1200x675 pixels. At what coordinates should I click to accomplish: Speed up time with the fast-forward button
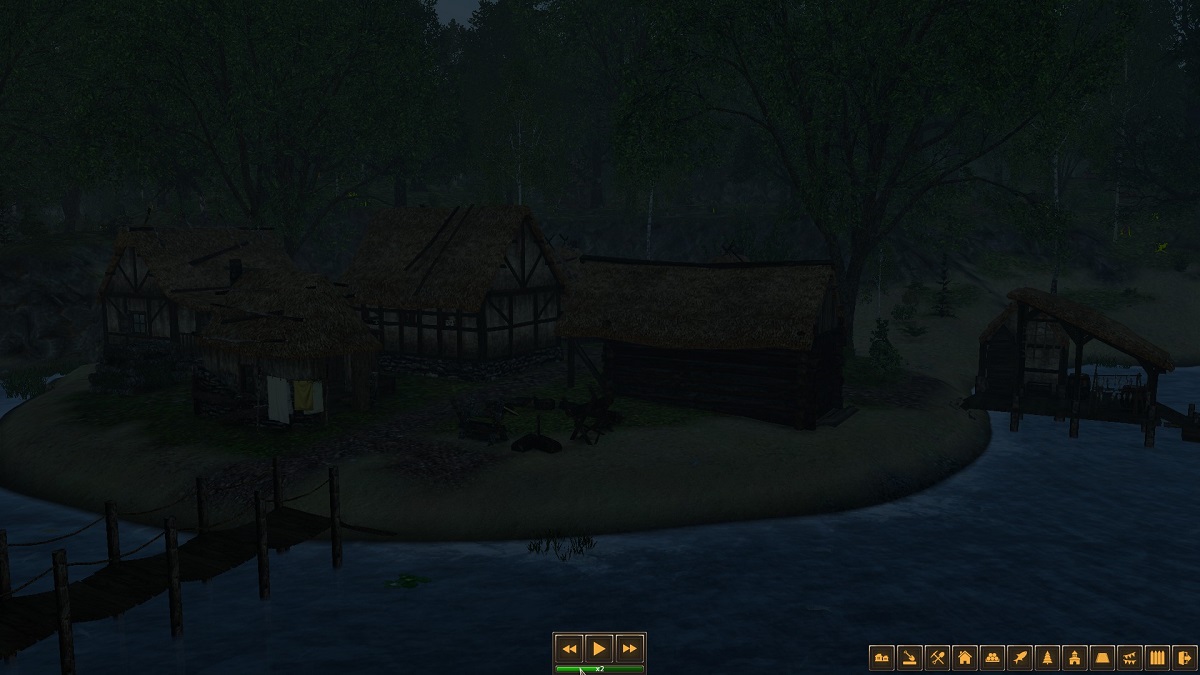pos(629,648)
